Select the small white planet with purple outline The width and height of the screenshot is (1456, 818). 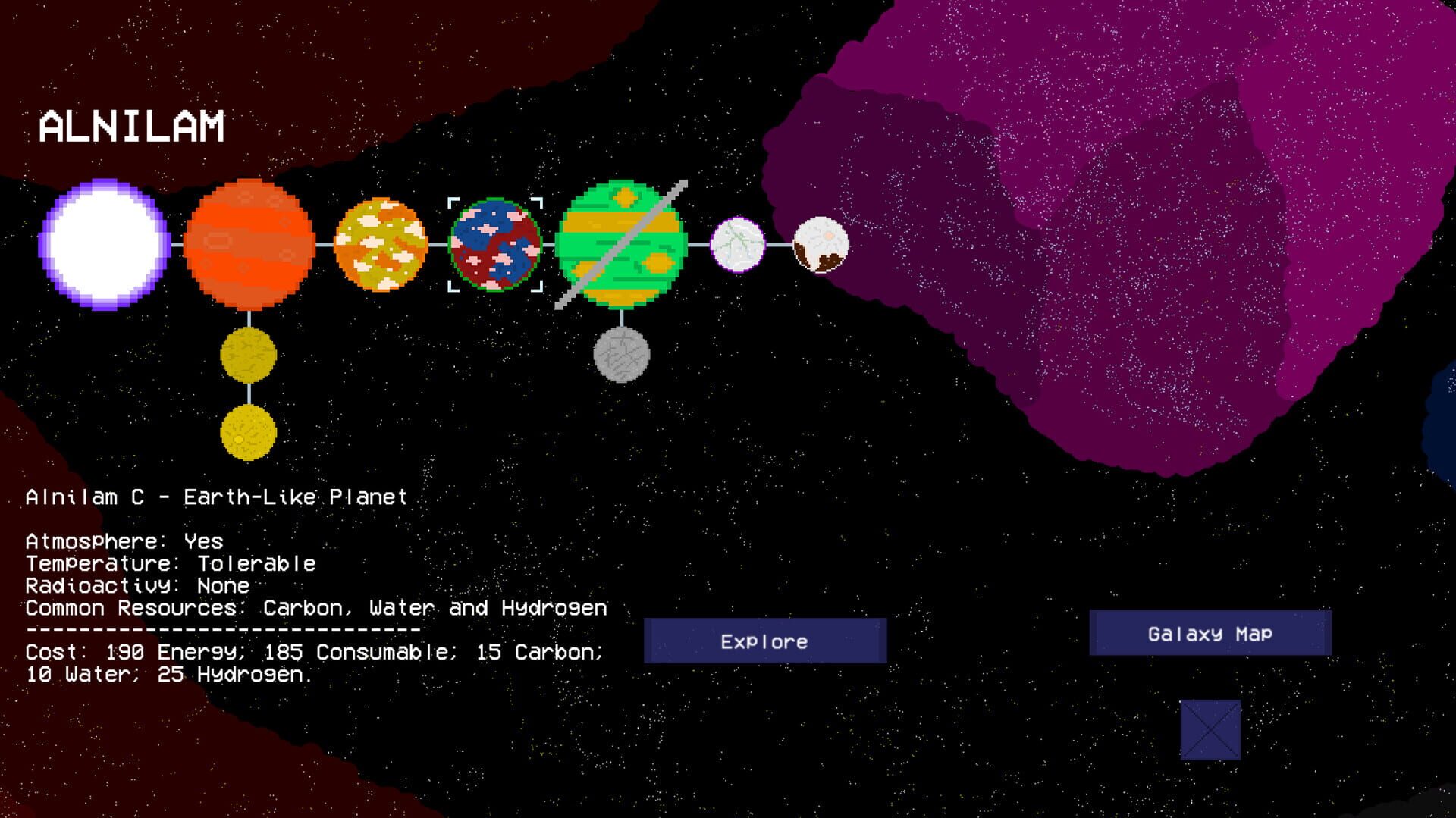coord(737,246)
